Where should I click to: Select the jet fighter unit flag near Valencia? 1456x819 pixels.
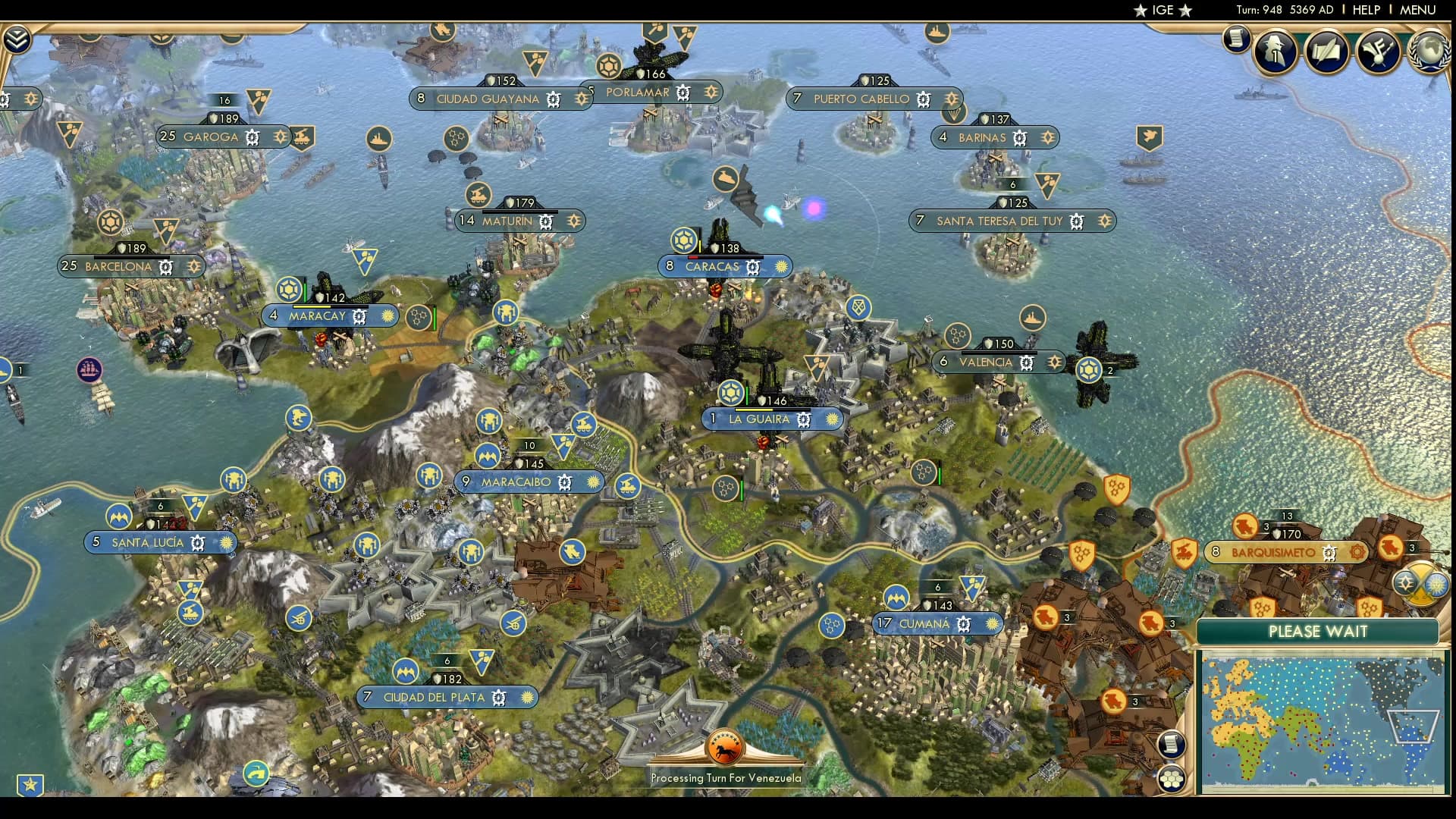(1090, 371)
